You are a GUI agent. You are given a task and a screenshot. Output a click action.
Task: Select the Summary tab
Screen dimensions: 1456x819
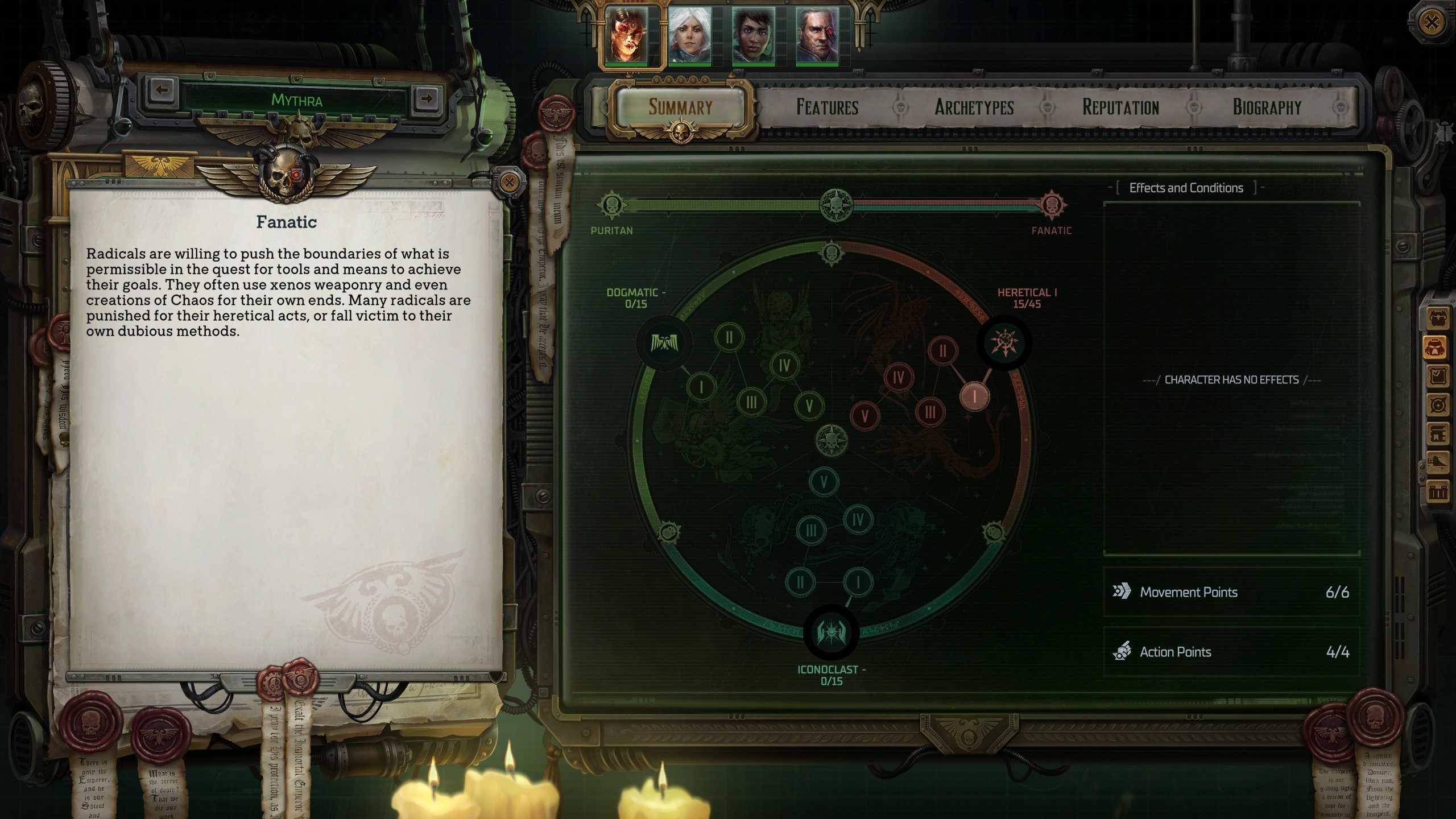(x=680, y=107)
